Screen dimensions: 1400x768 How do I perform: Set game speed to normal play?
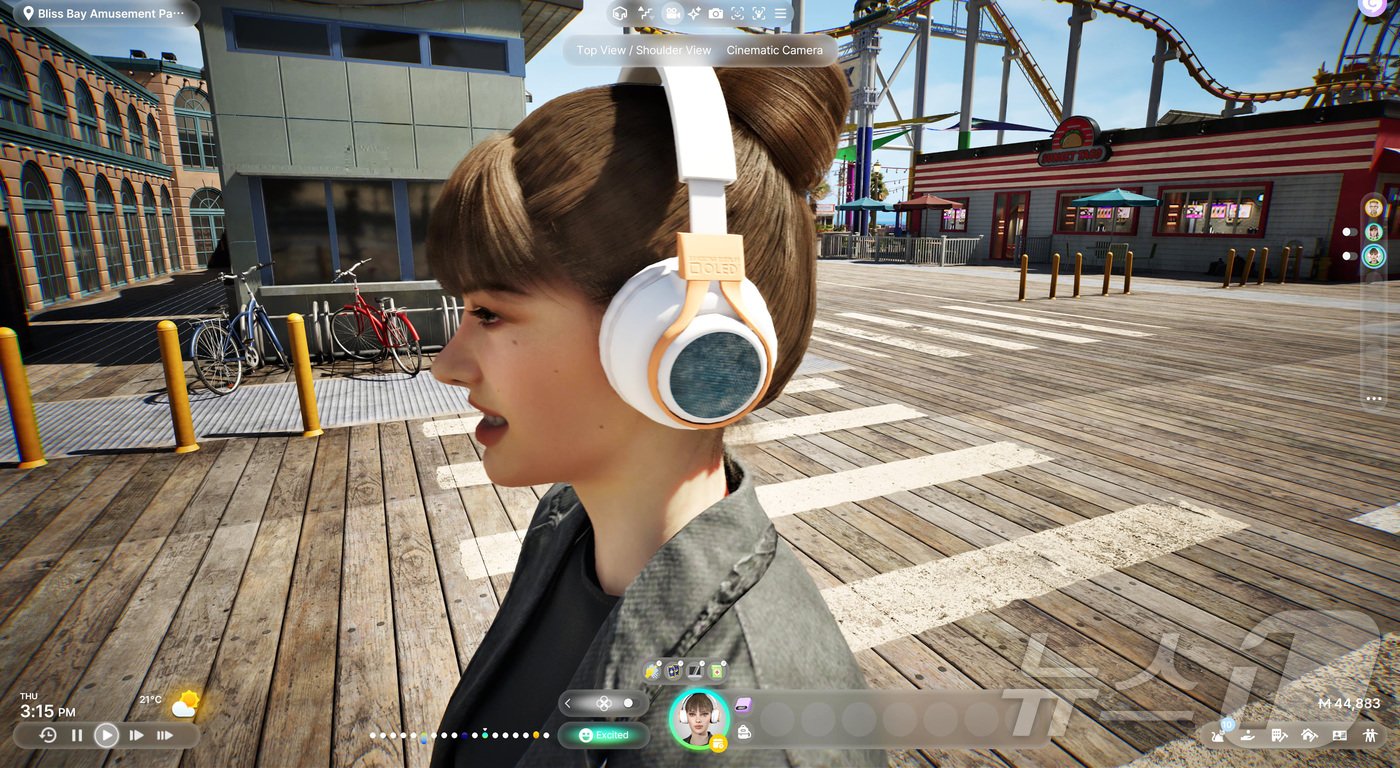point(106,735)
